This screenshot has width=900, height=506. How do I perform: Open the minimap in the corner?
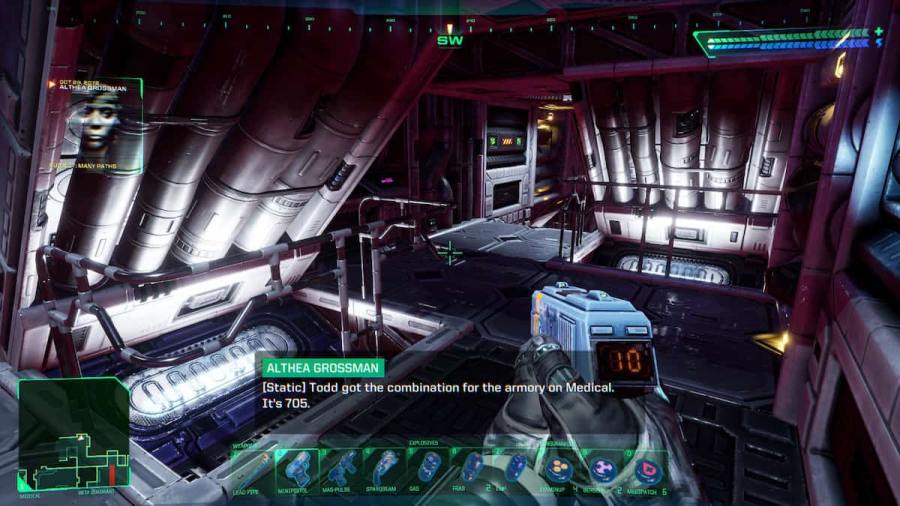[74, 433]
